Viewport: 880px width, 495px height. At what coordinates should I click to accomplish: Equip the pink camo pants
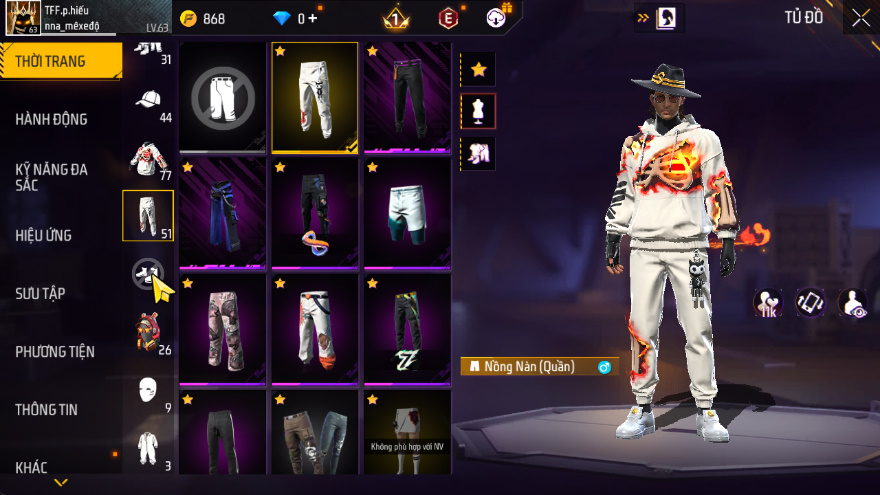(223, 328)
